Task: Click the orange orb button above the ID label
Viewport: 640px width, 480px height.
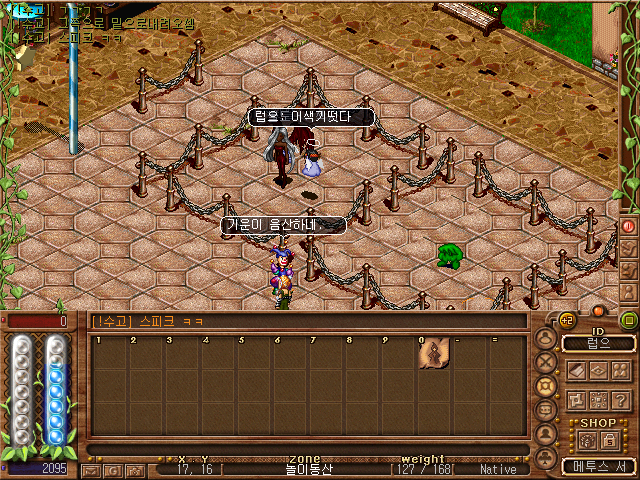Action: click(599, 311)
